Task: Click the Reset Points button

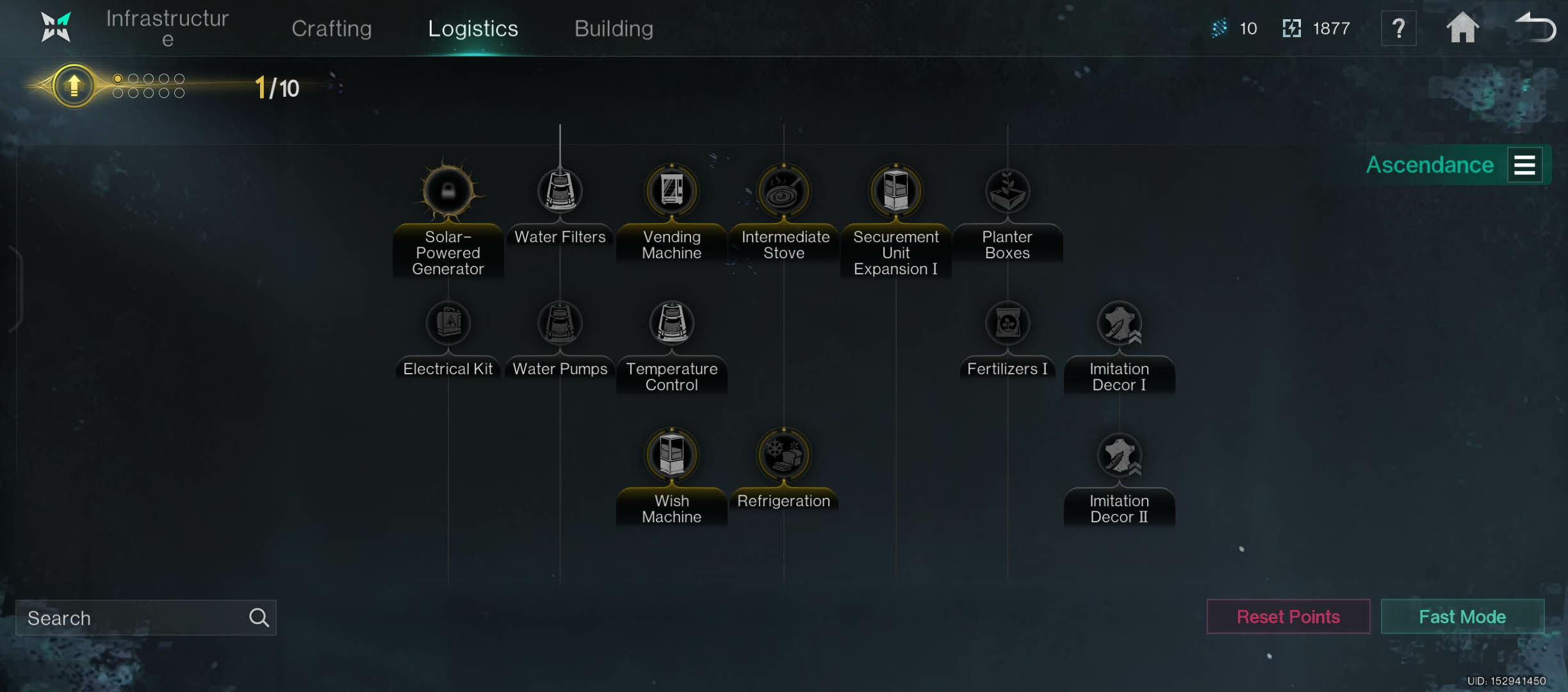Action: (1288, 616)
